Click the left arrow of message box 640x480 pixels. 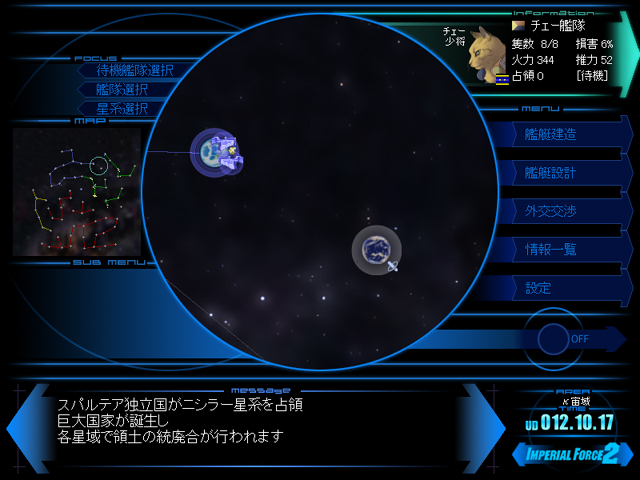point(25,427)
